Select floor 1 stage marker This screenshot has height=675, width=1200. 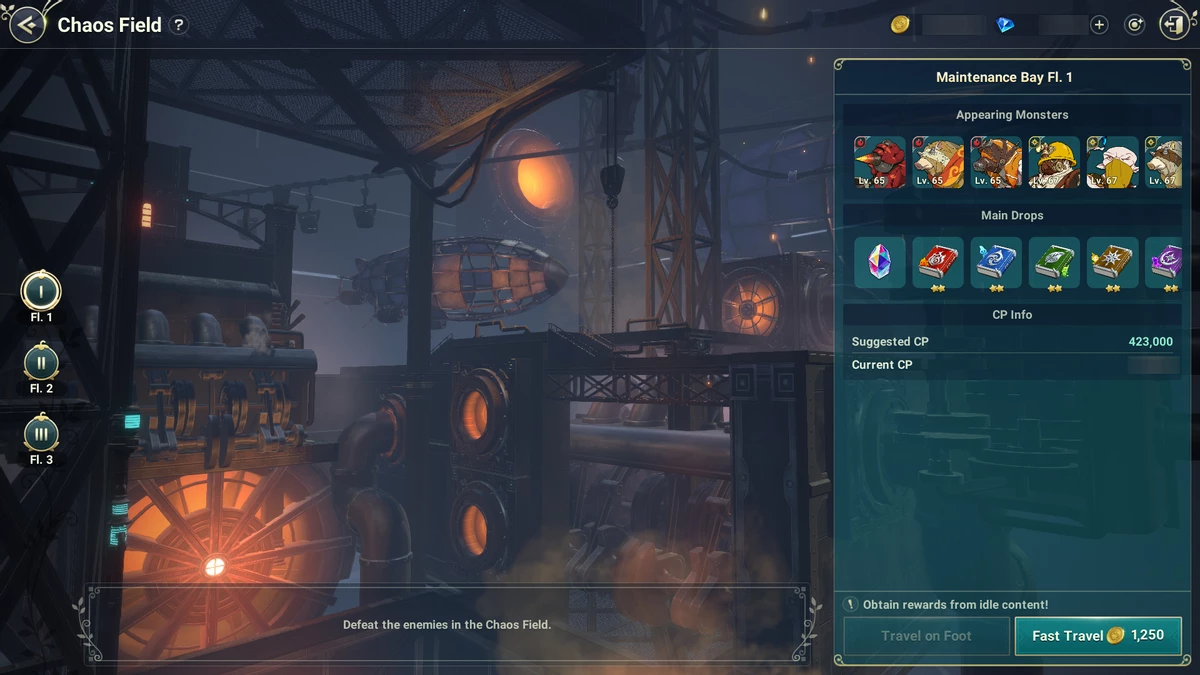(x=41, y=292)
